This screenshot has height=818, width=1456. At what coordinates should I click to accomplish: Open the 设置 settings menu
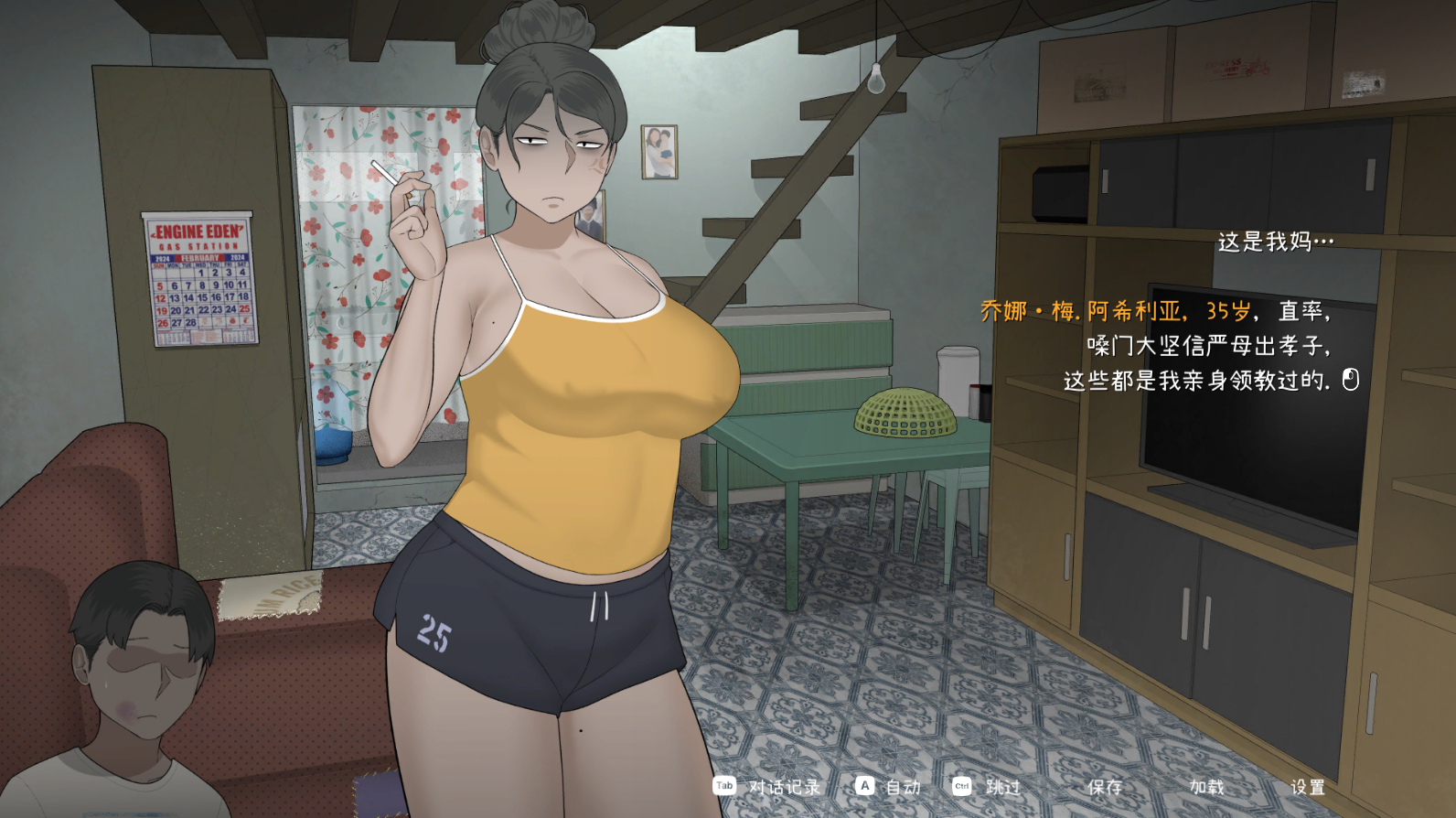(1308, 787)
